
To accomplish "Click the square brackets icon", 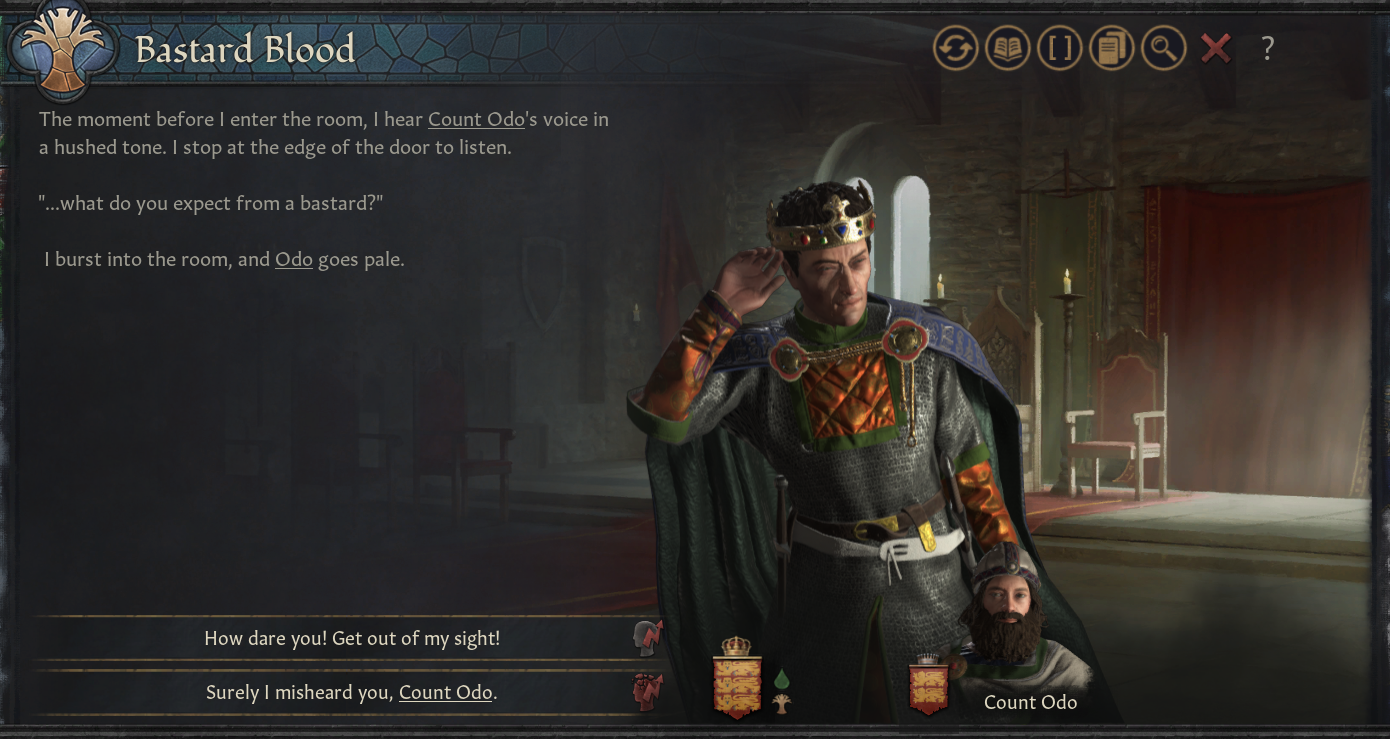I will (x=1059, y=48).
